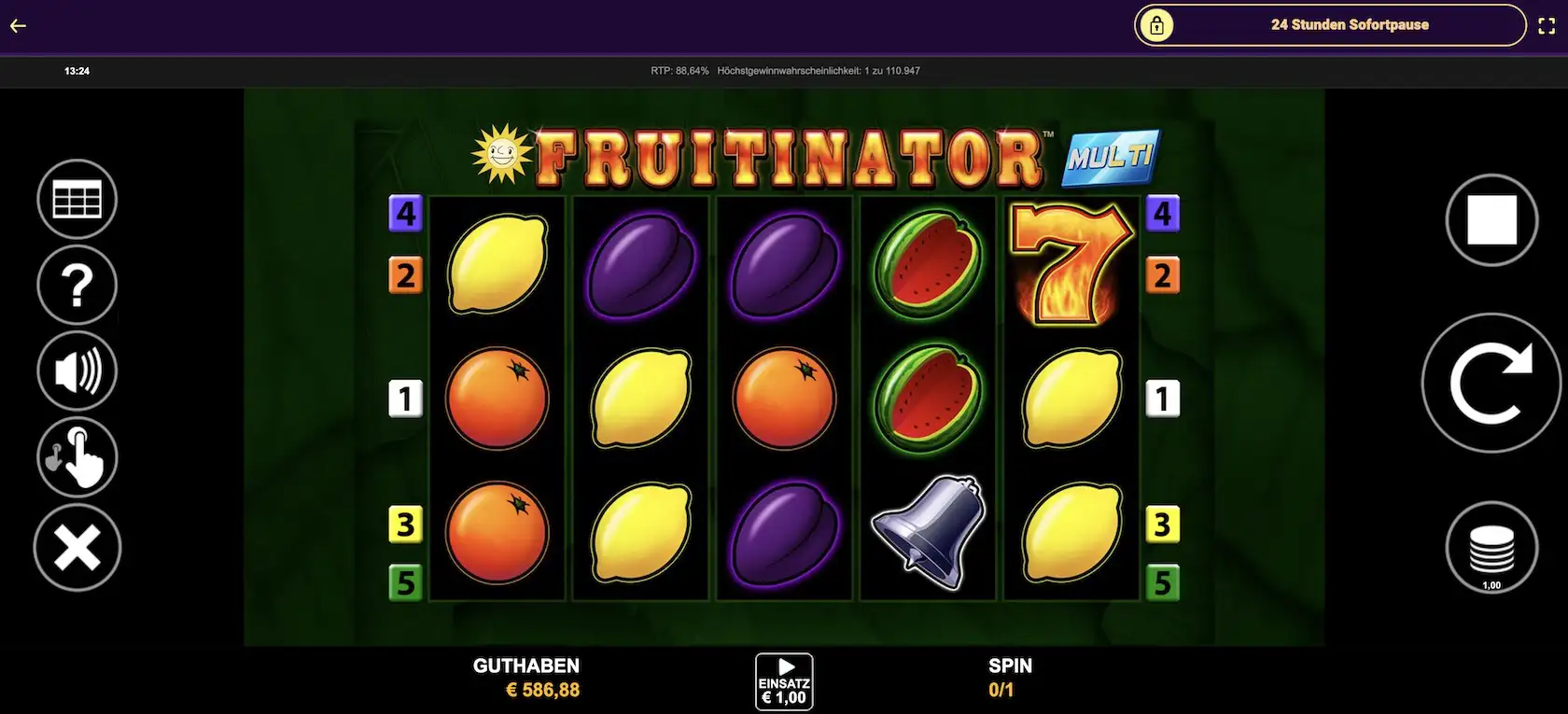The image size is (1568, 714).
Task: Click the touch hand gesture button
Action: click(x=77, y=457)
